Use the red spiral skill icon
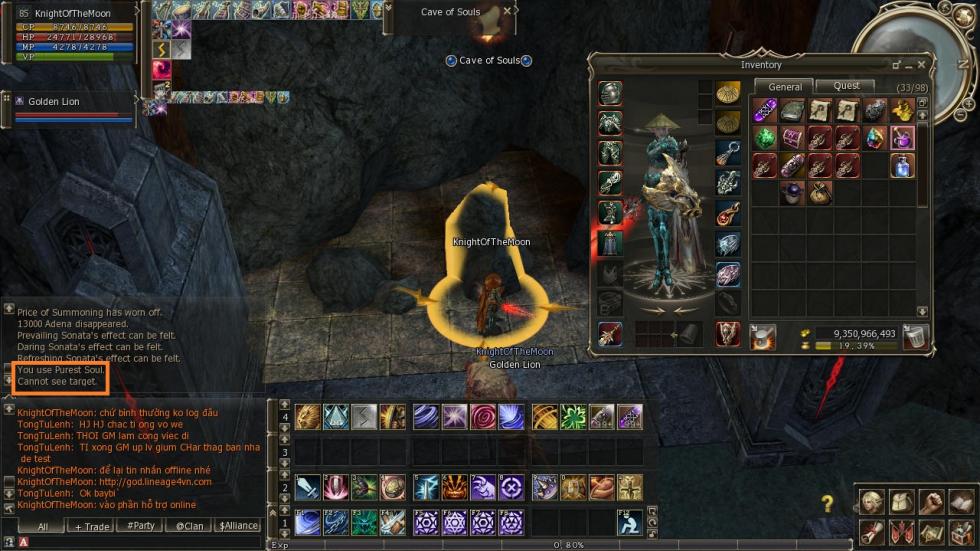 [x=483, y=417]
